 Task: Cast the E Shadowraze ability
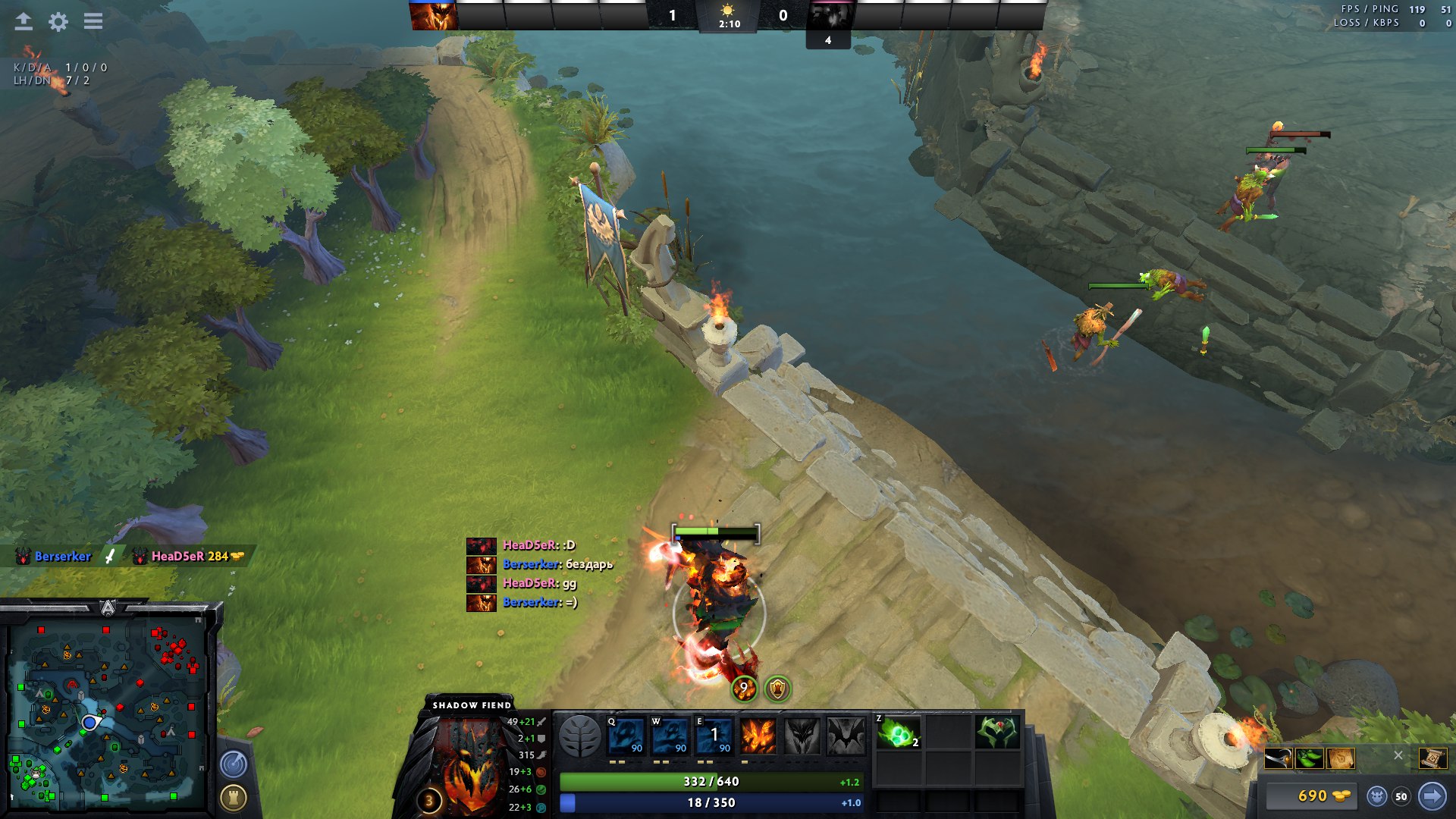714,736
